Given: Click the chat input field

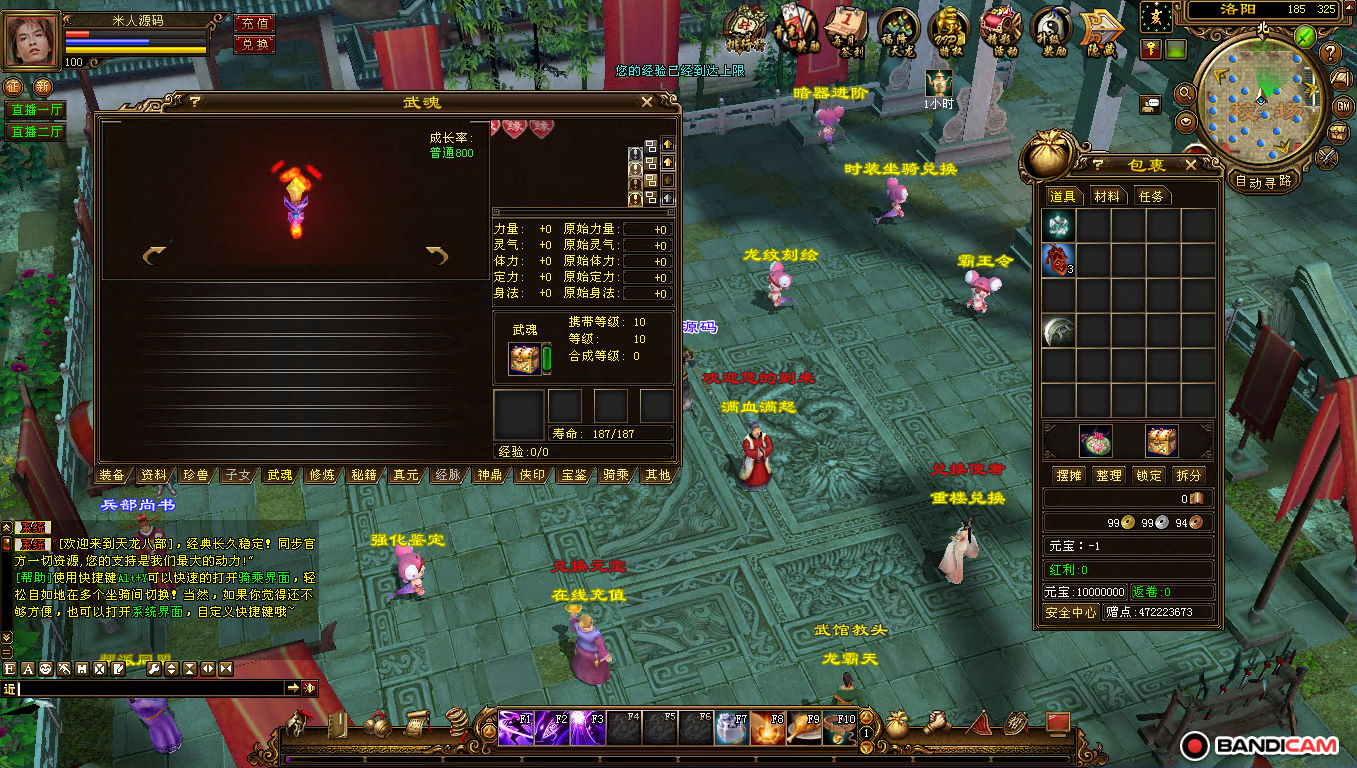Looking at the screenshot, I should point(150,688).
